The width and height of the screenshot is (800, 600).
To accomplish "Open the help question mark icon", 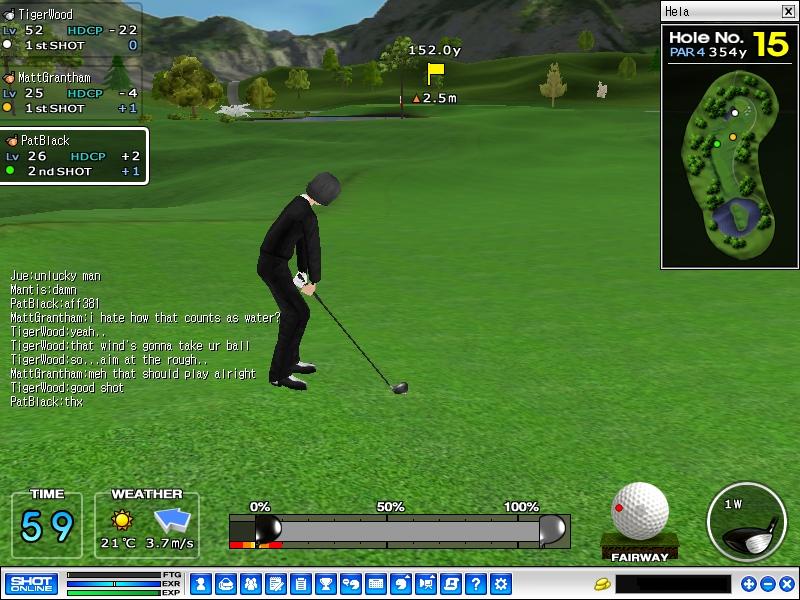I will [x=476, y=584].
